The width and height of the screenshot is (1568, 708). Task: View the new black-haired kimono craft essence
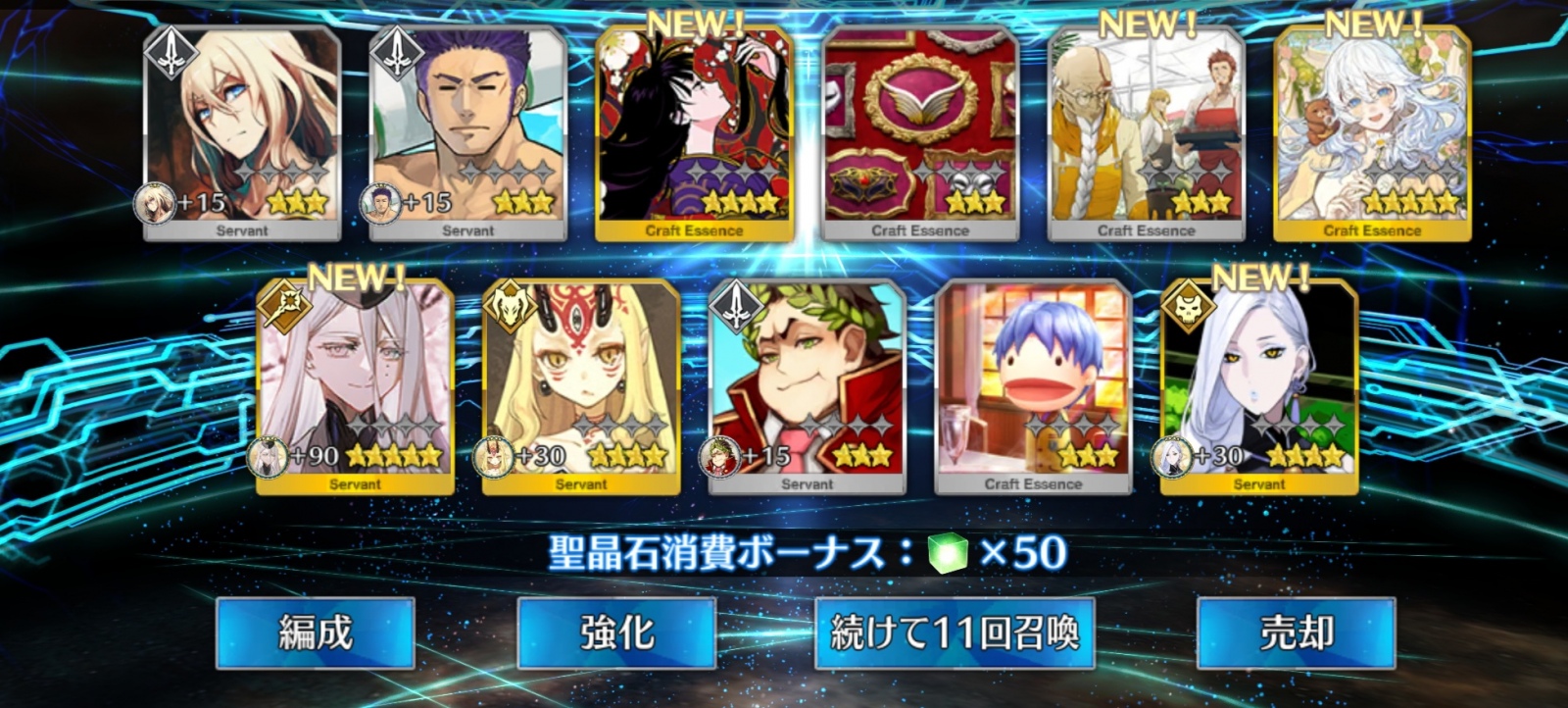(x=694, y=134)
